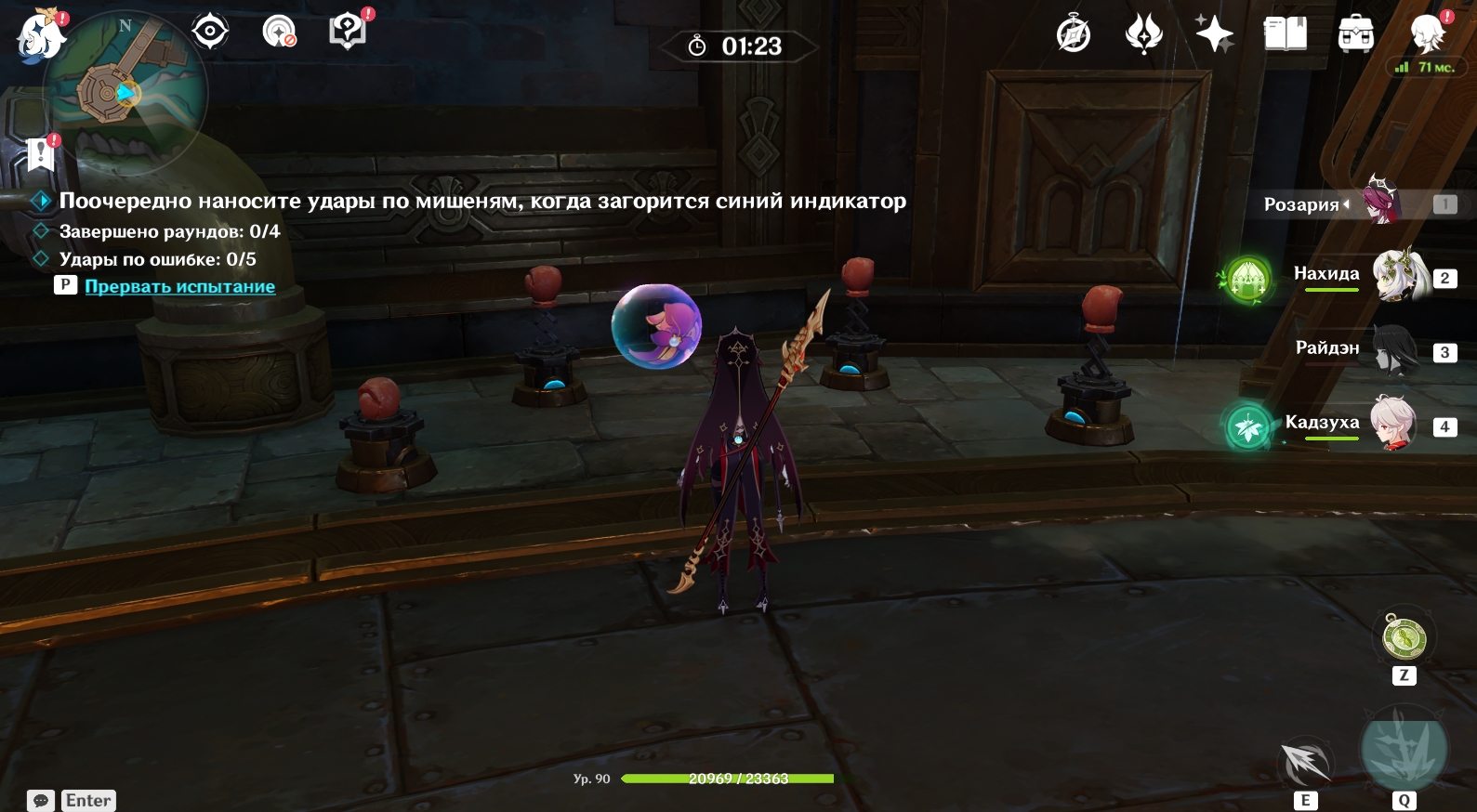Switch to party member Райдэн
The height and width of the screenshot is (812, 1477).
point(1394,350)
